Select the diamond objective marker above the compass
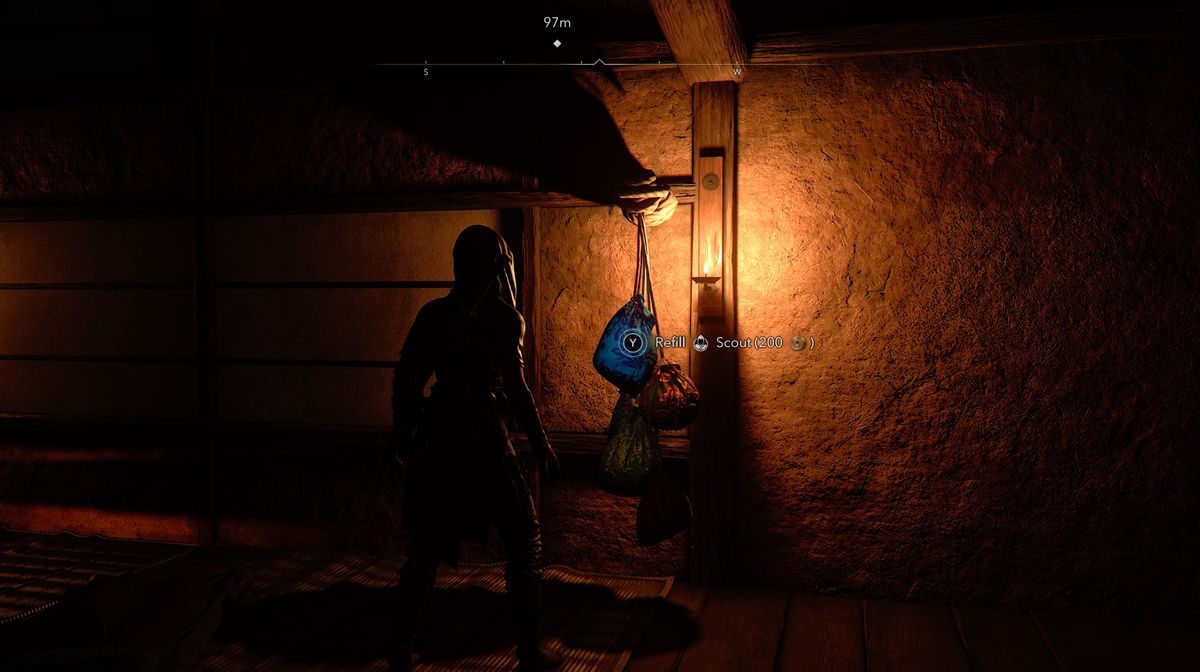 (557, 43)
